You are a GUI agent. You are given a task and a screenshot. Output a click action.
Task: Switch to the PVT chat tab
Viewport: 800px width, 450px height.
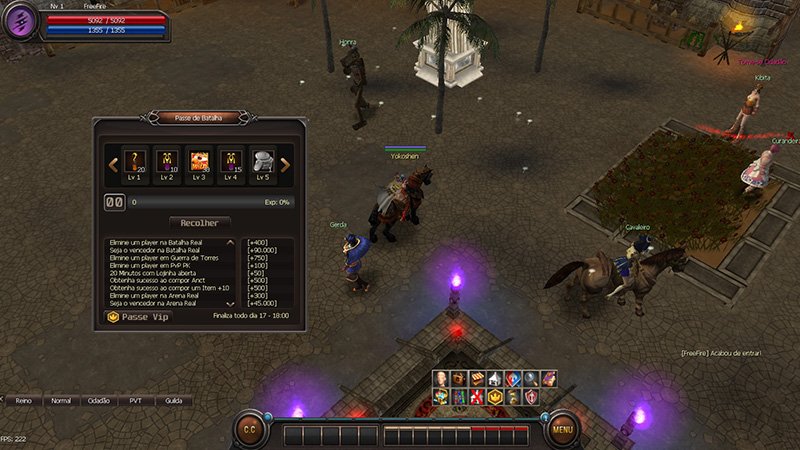[x=135, y=400]
